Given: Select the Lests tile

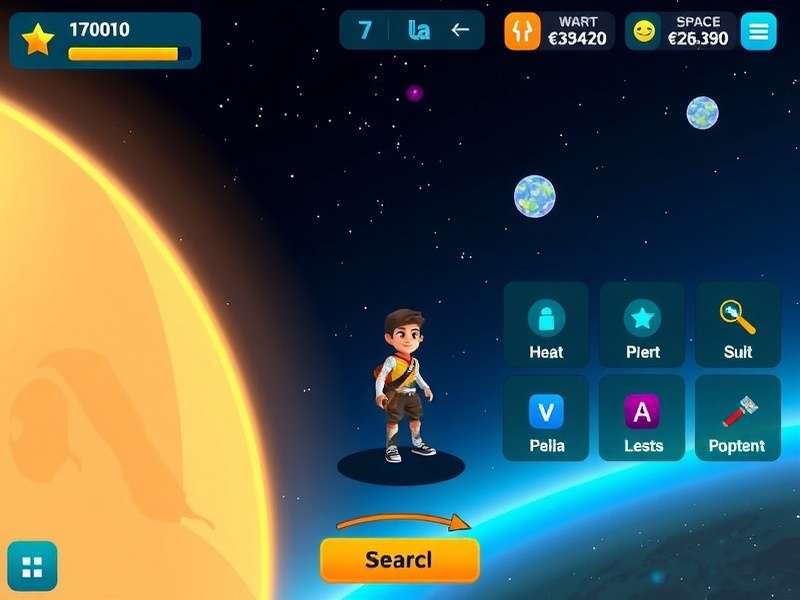Looking at the screenshot, I should point(642,419).
